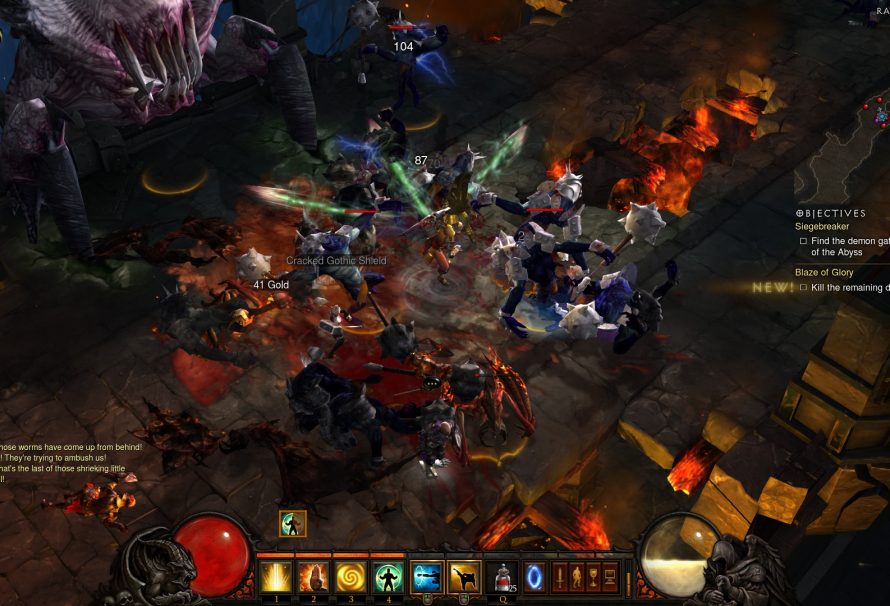Open the inventory character figure button
This screenshot has width=890, height=606.
(x=575, y=578)
